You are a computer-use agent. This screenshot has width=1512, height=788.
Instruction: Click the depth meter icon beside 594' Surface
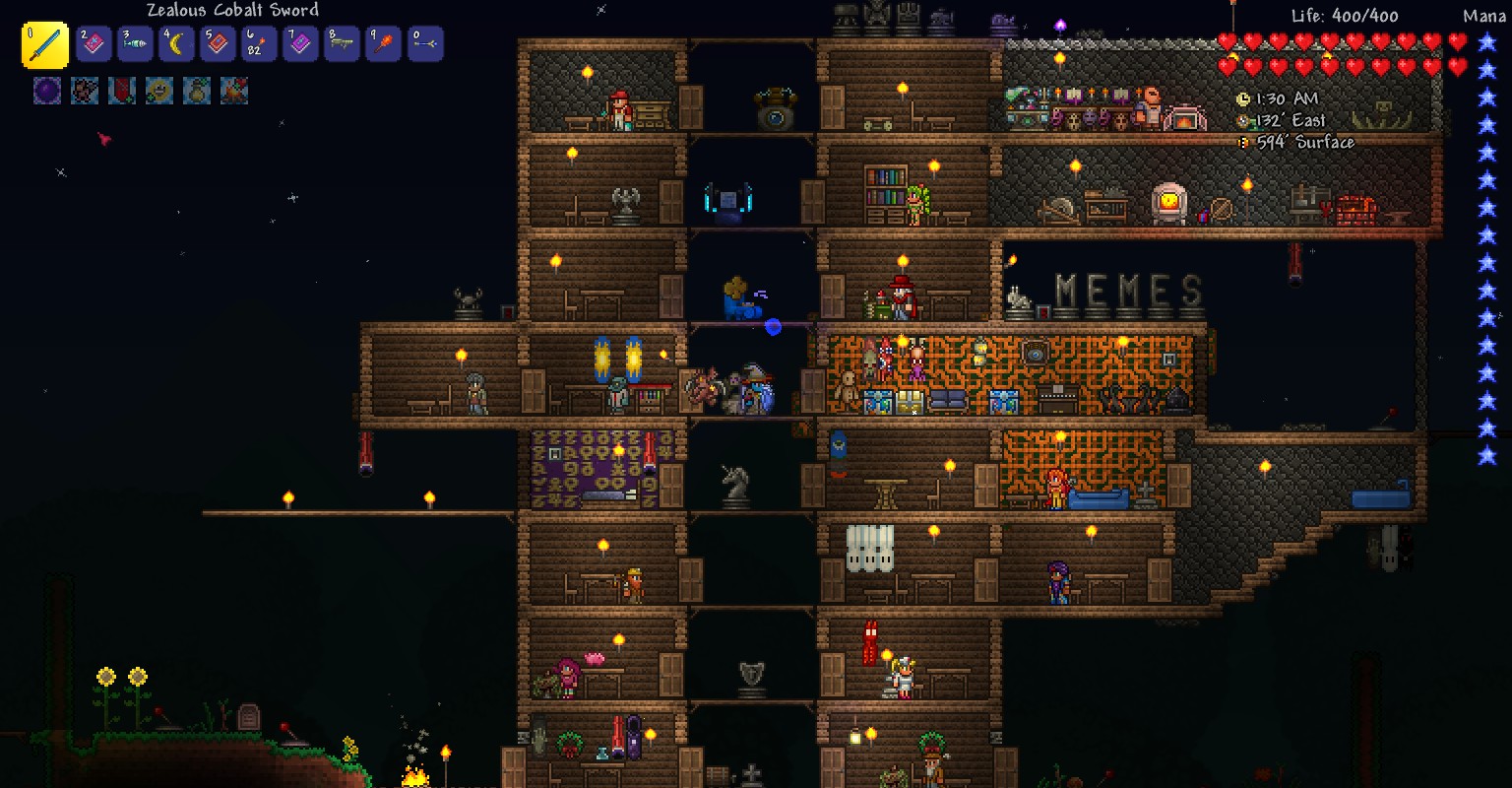click(x=1242, y=142)
